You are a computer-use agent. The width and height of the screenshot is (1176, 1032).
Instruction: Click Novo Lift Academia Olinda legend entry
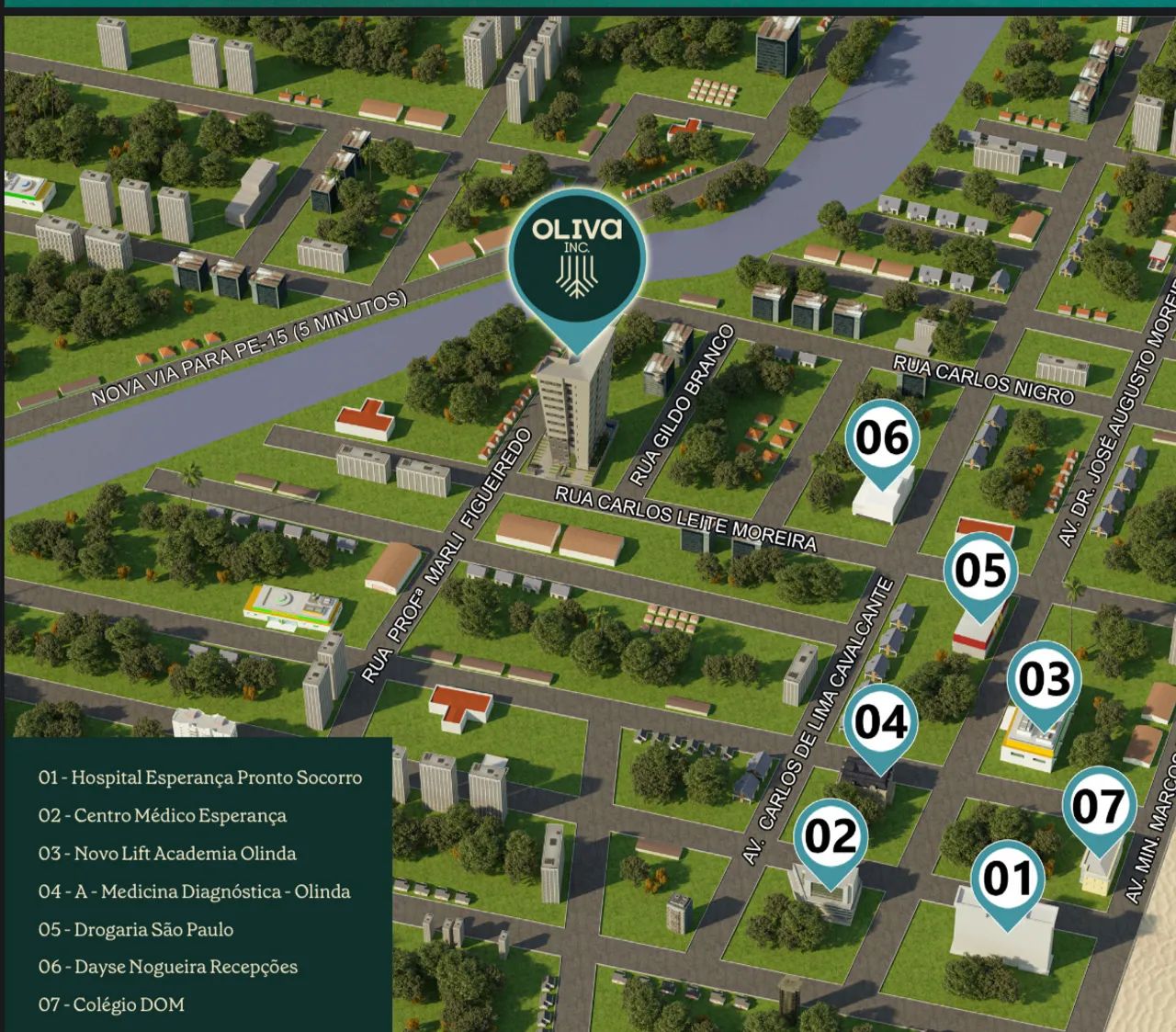pos(167,854)
